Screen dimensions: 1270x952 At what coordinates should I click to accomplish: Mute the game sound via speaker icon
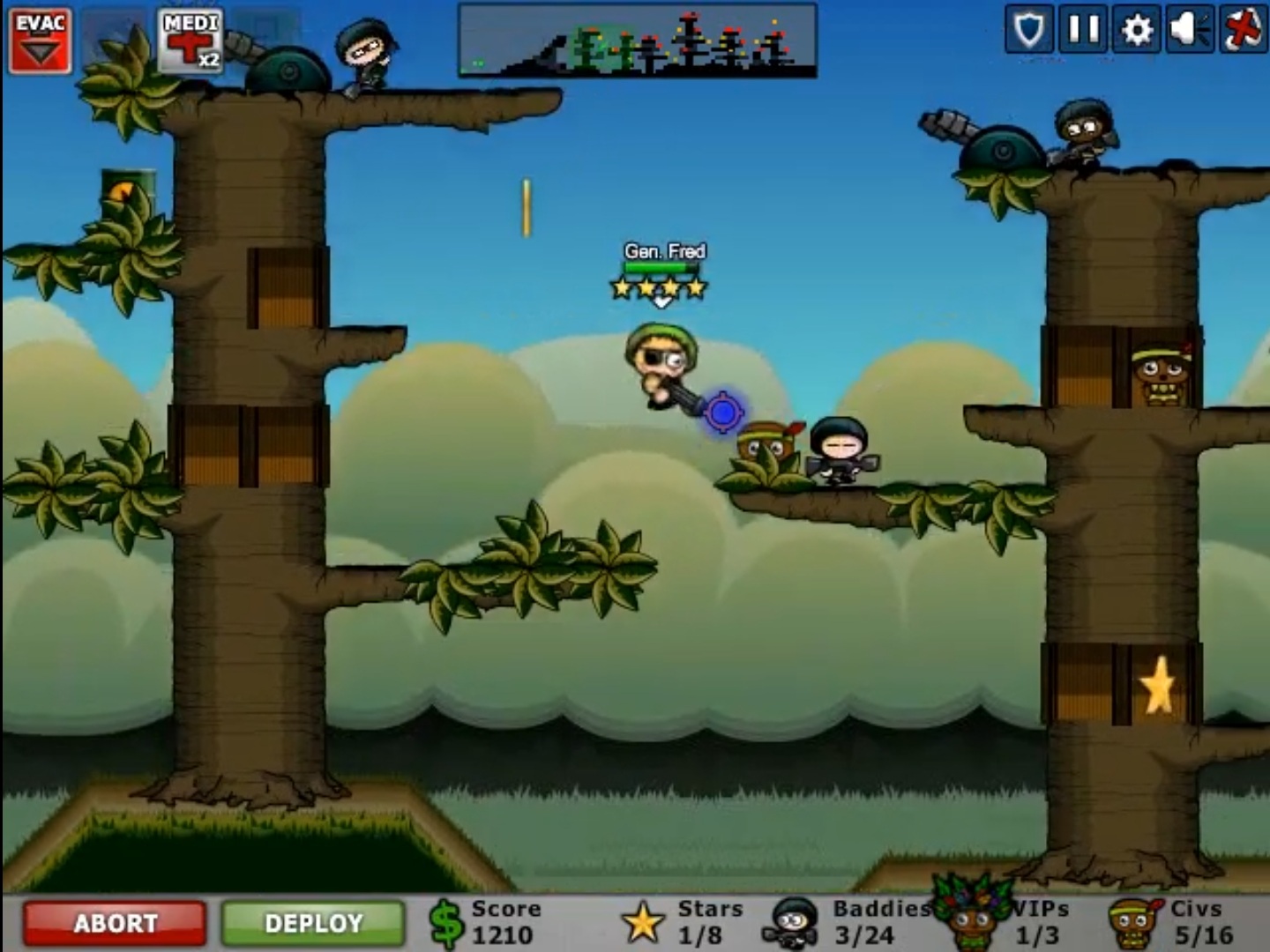[1191, 29]
